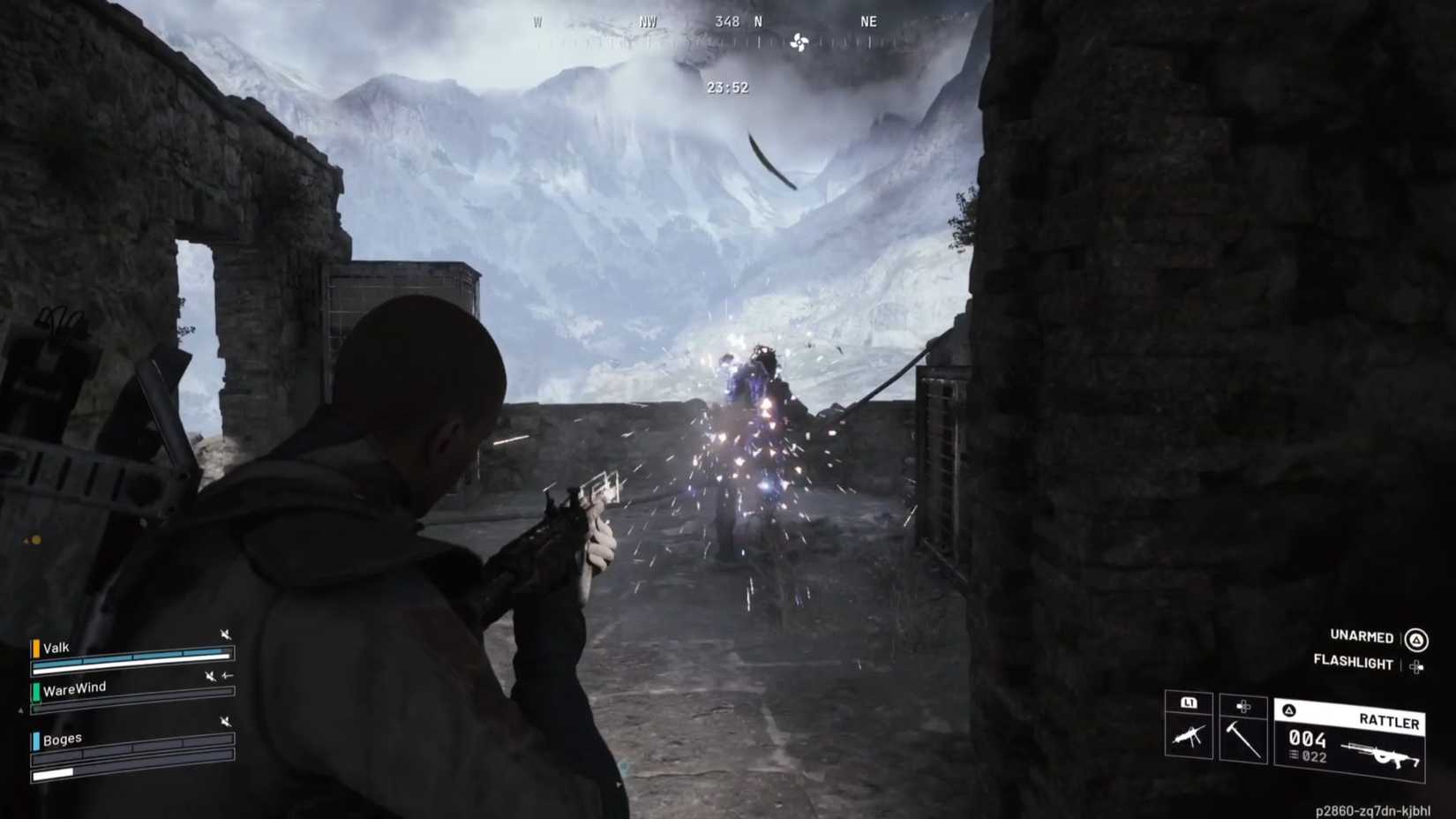Select the L1 crossbow weapon slot icon
Screen dimensions: 1456x819
point(1189,734)
